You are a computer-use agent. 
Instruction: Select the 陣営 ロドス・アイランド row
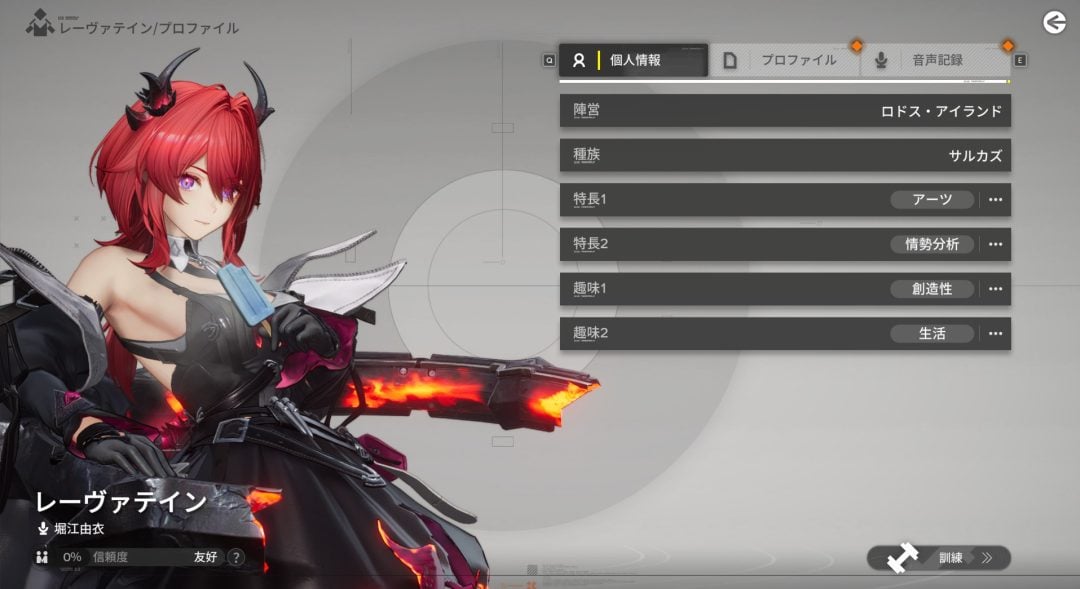click(x=785, y=111)
